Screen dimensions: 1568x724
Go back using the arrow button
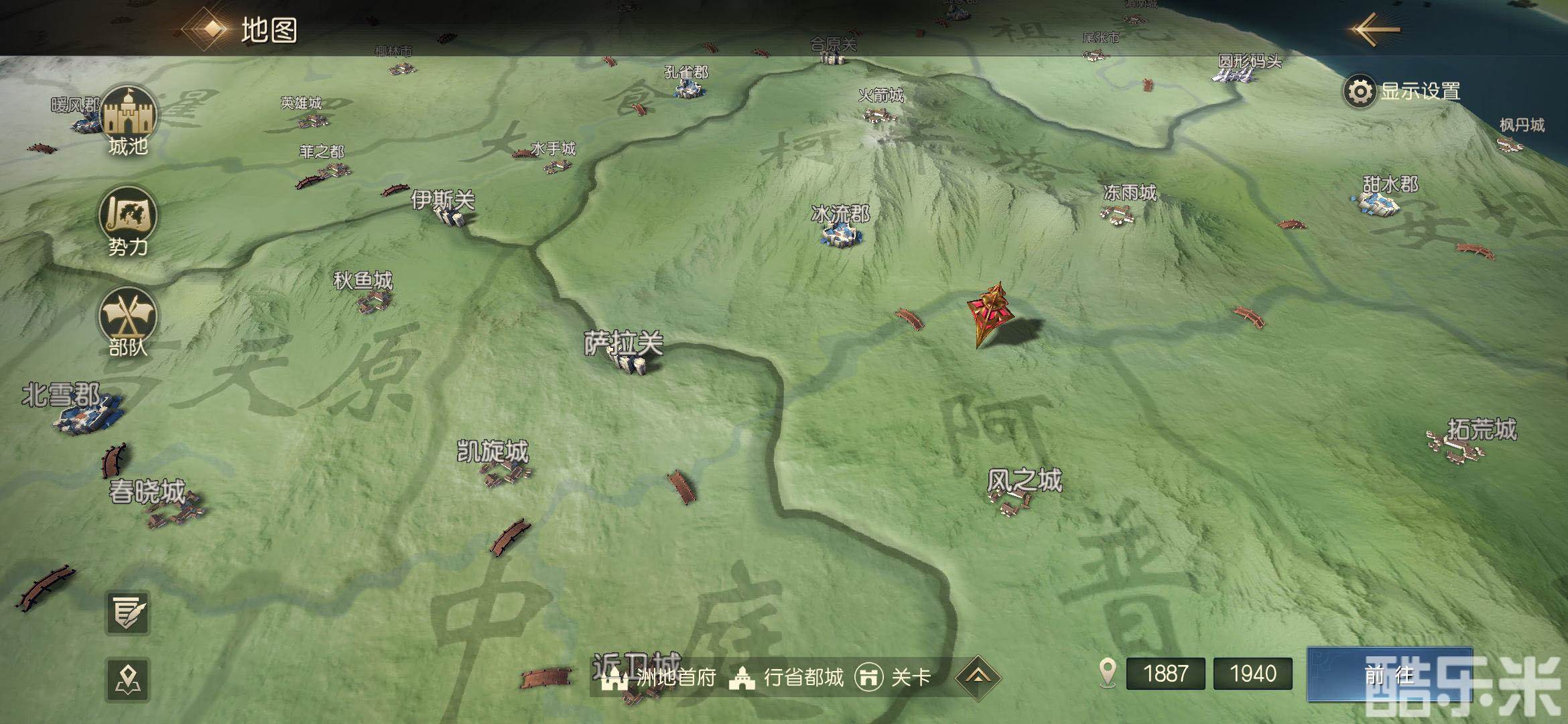click(1375, 29)
